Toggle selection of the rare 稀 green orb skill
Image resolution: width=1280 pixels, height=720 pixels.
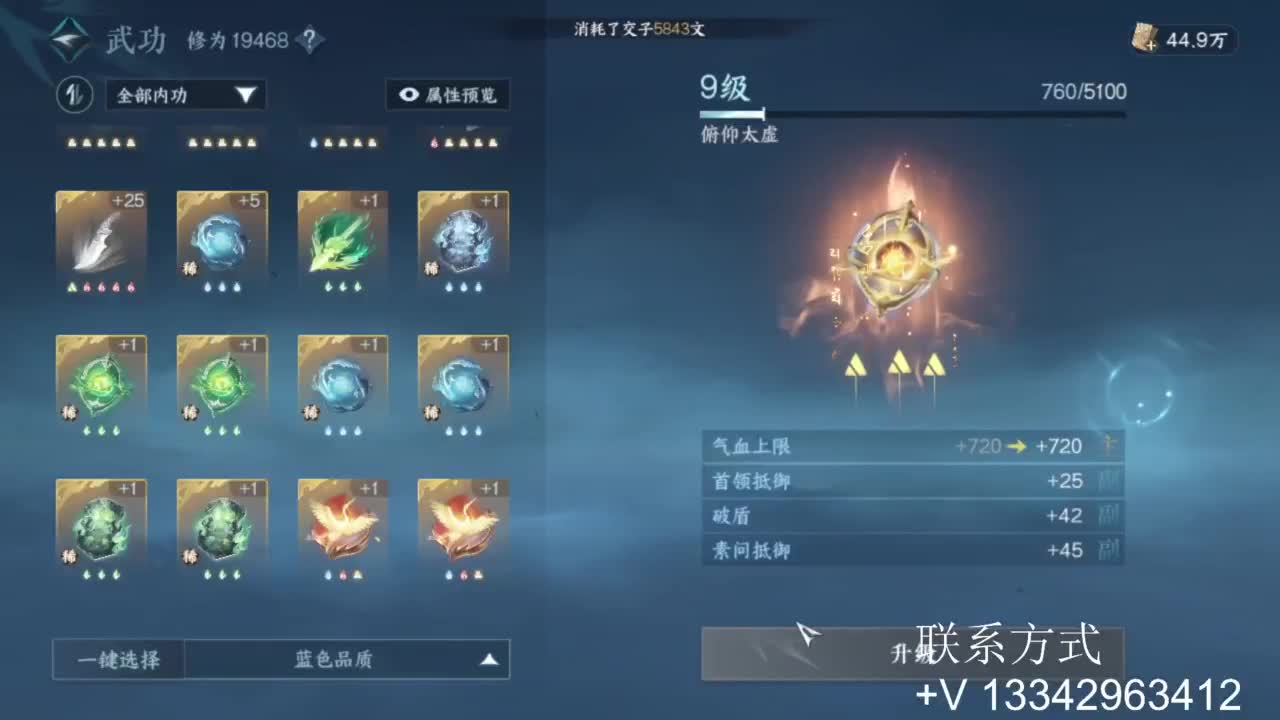(101, 385)
